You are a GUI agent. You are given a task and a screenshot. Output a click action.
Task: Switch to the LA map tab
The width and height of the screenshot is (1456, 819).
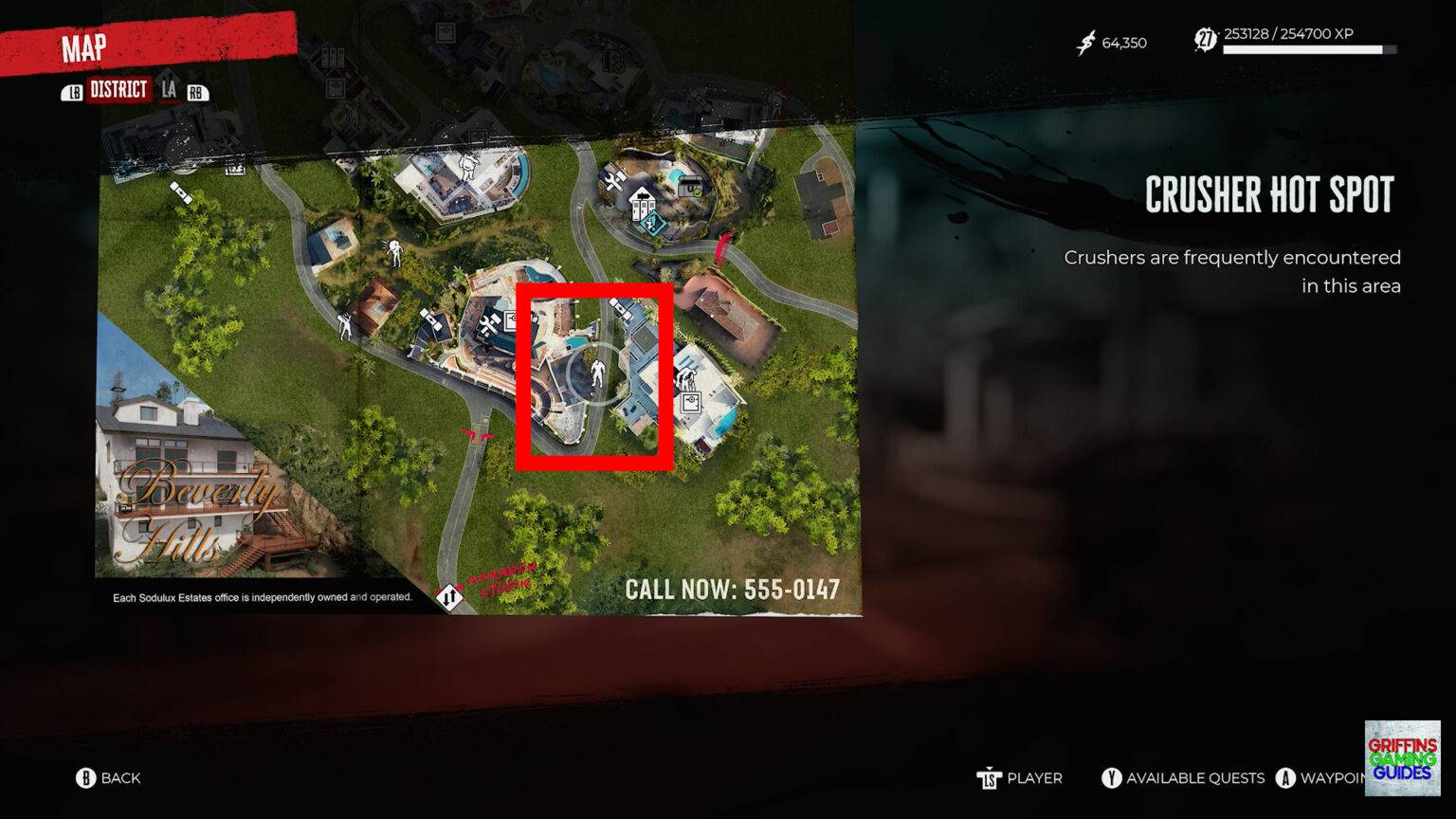pyautogui.click(x=171, y=92)
